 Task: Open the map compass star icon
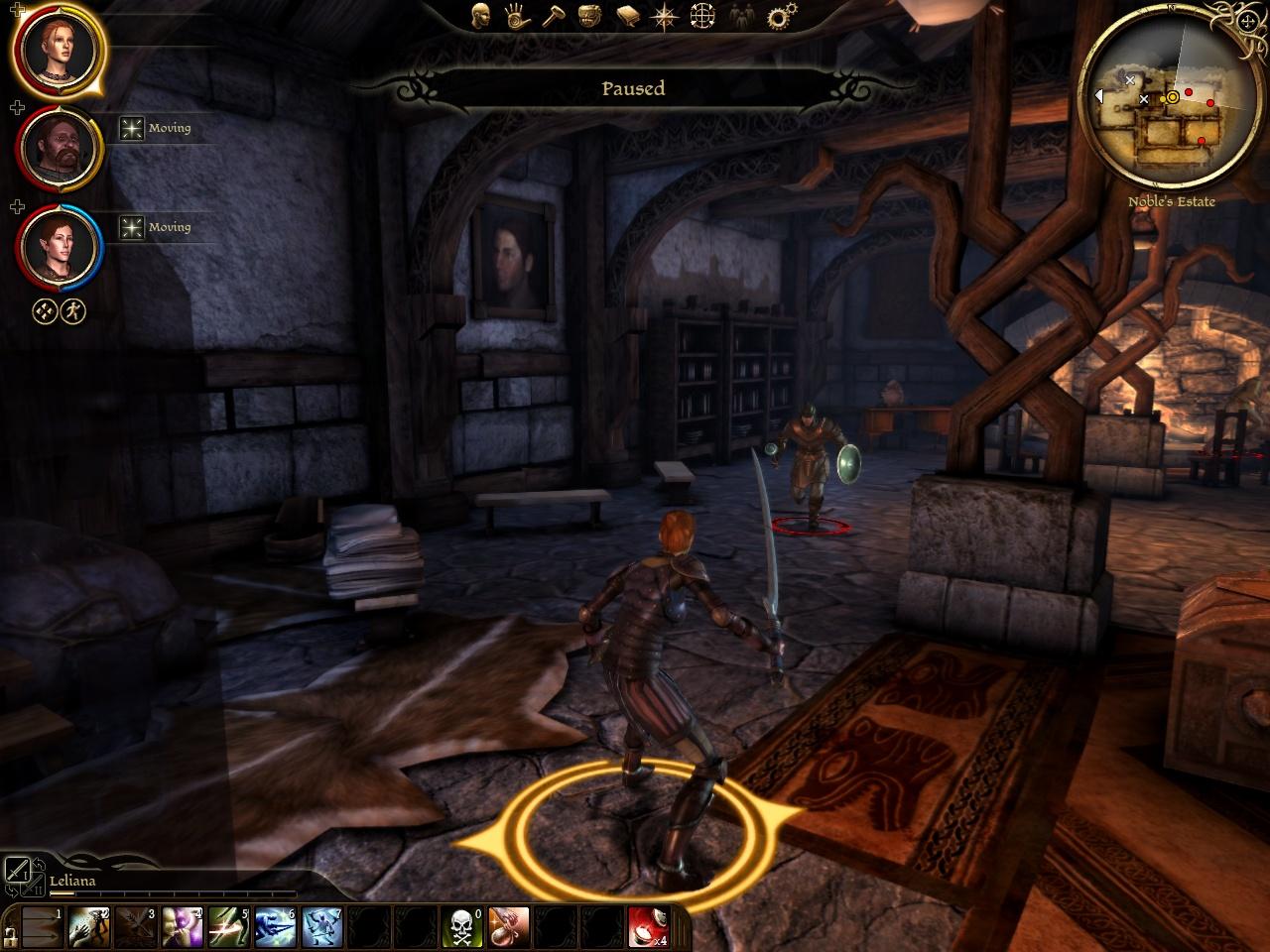coord(664,15)
